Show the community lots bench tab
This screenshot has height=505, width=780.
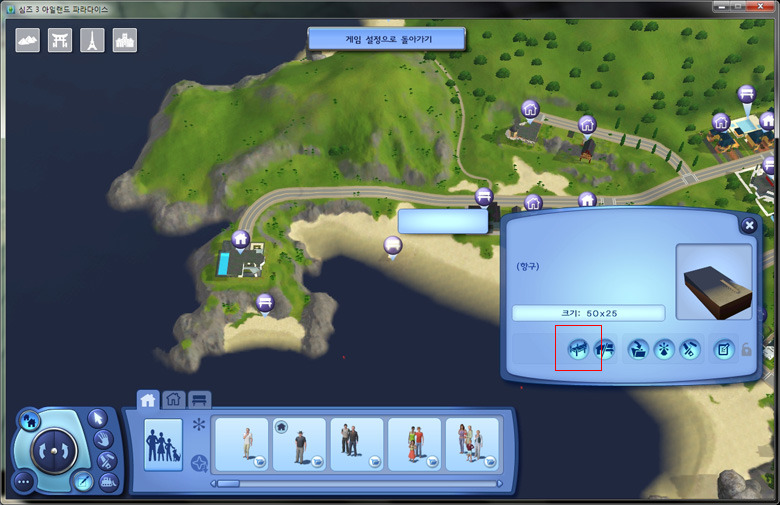coord(199,399)
